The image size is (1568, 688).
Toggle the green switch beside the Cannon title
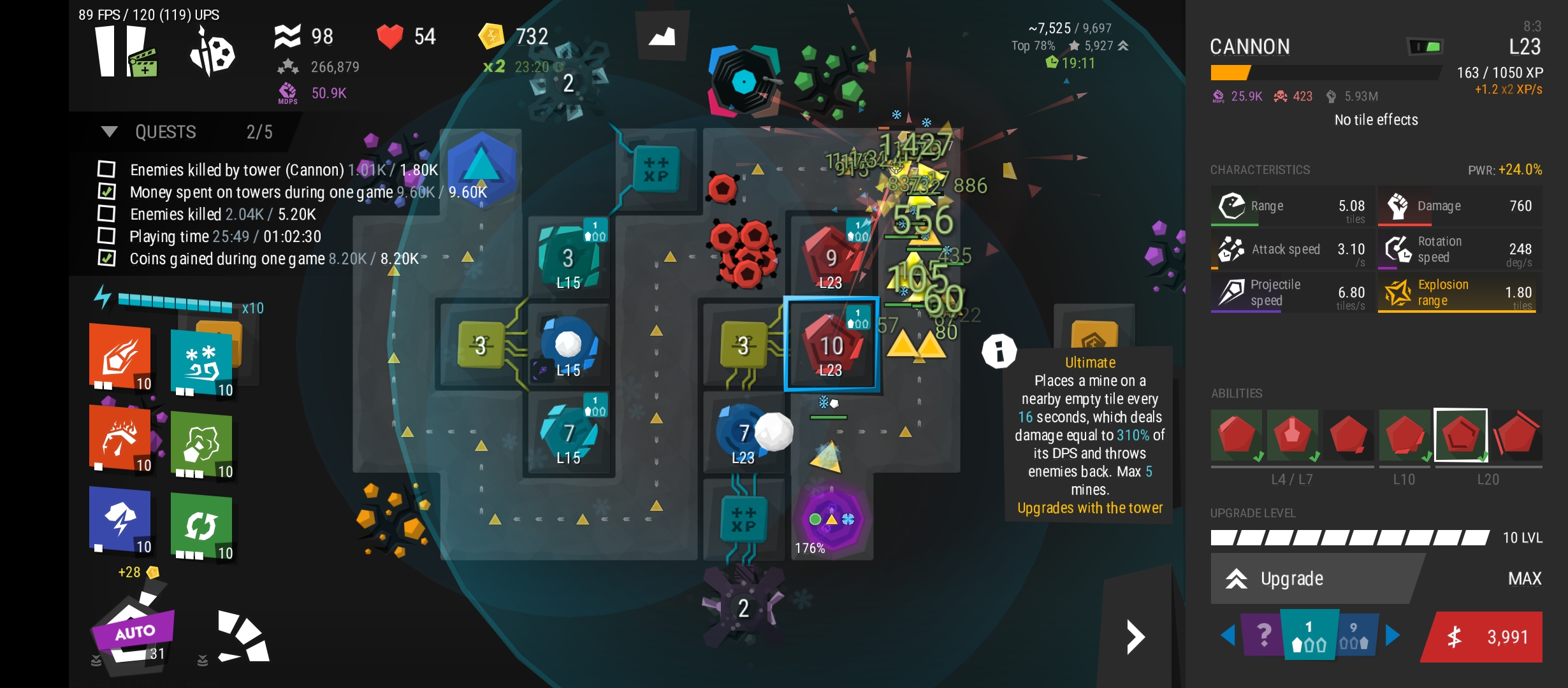[1425, 47]
